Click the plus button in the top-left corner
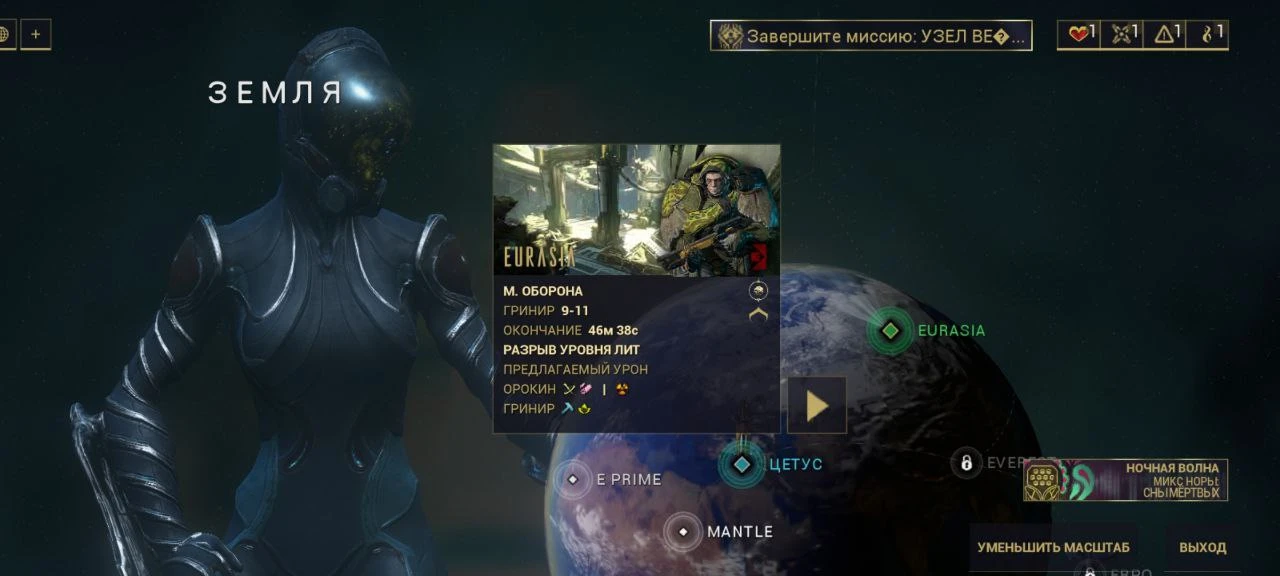The image size is (1280, 576). coord(35,35)
